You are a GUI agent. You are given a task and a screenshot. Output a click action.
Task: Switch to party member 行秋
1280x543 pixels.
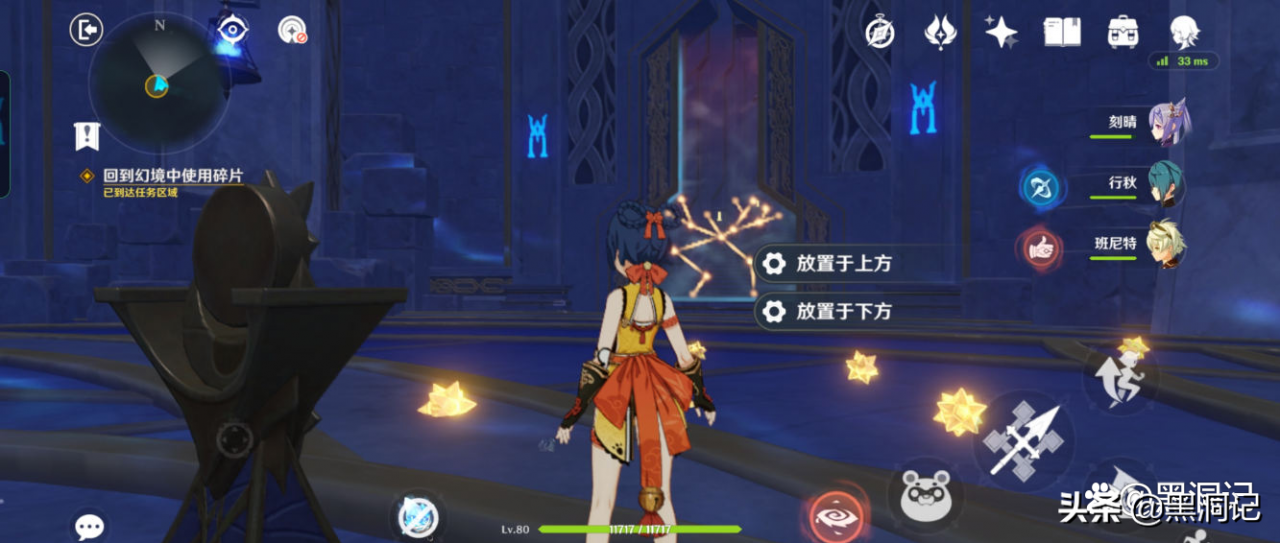(x=1165, y=184)
